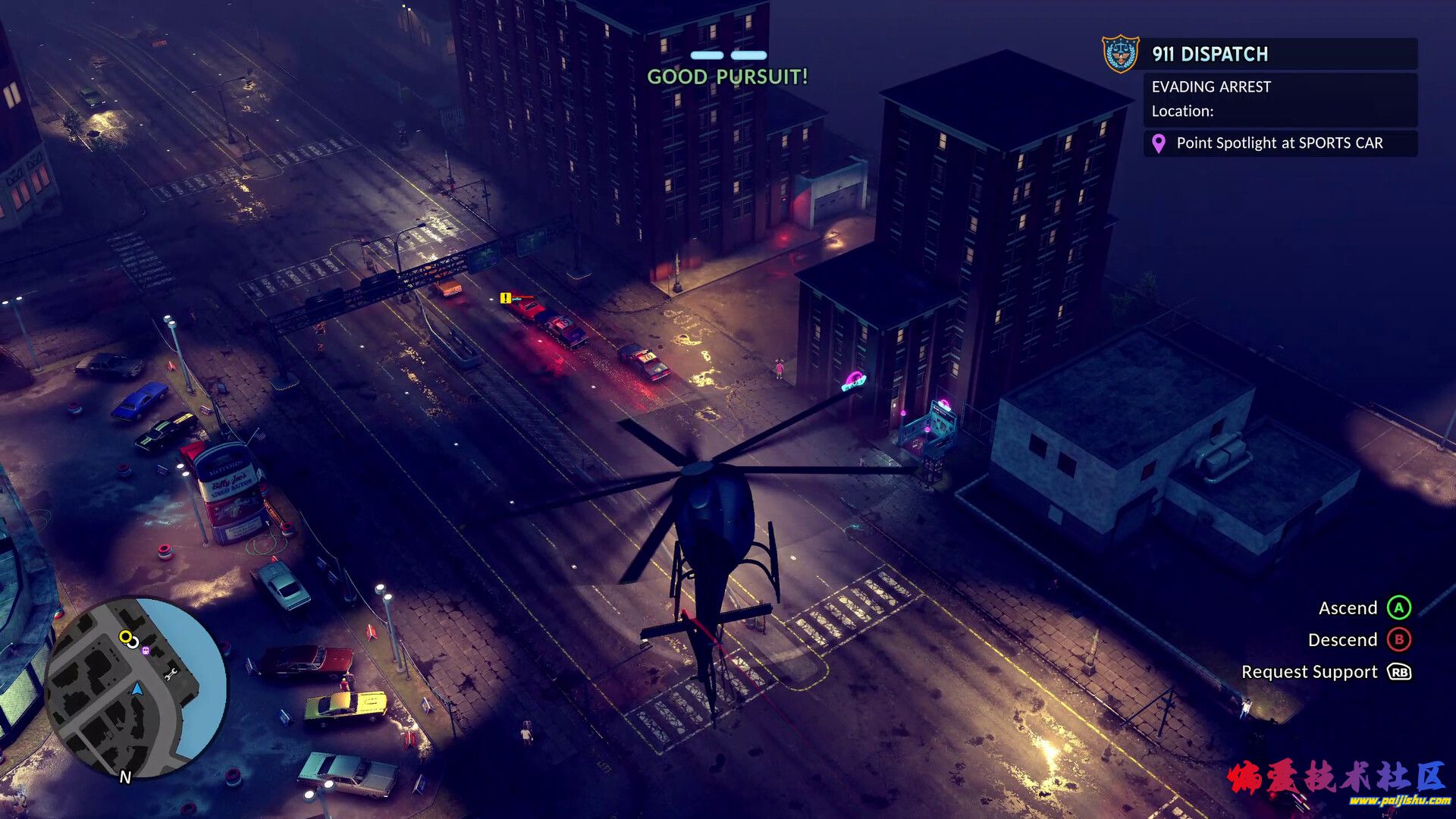Click the yellow objective ring on the minimap
1456x819 pixels.
(x=125, y=637)
